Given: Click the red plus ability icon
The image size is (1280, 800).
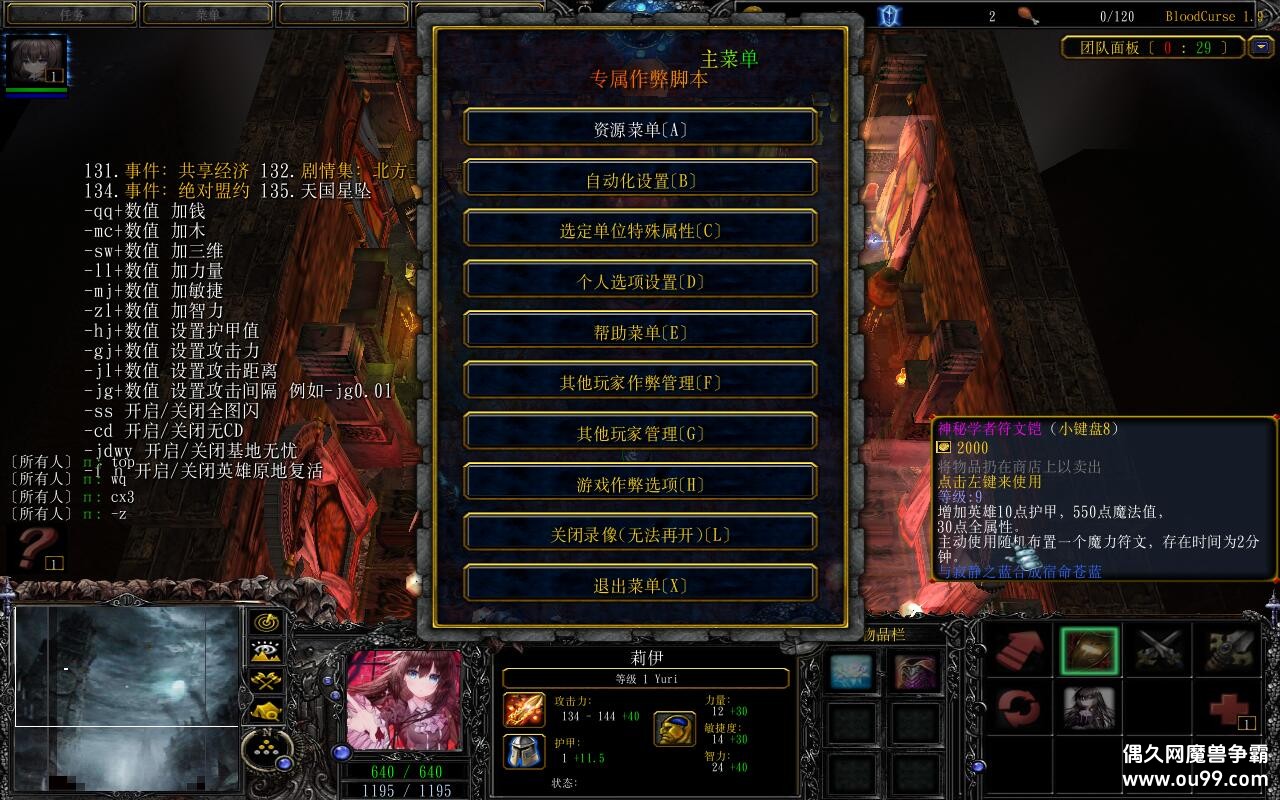Looking at the screenshot, I should tap(1227, 707).
